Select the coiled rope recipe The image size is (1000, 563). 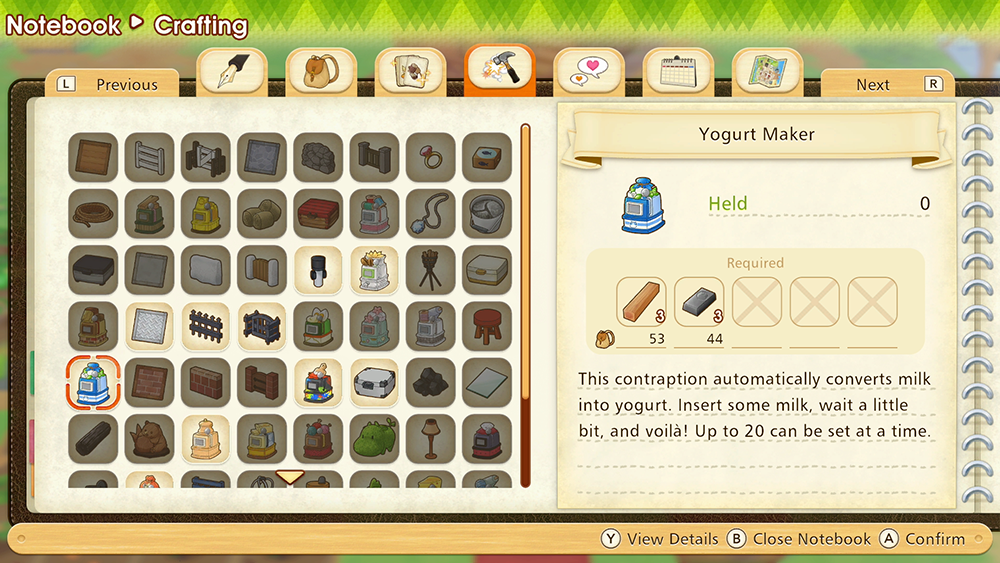[x=93, y=213]
